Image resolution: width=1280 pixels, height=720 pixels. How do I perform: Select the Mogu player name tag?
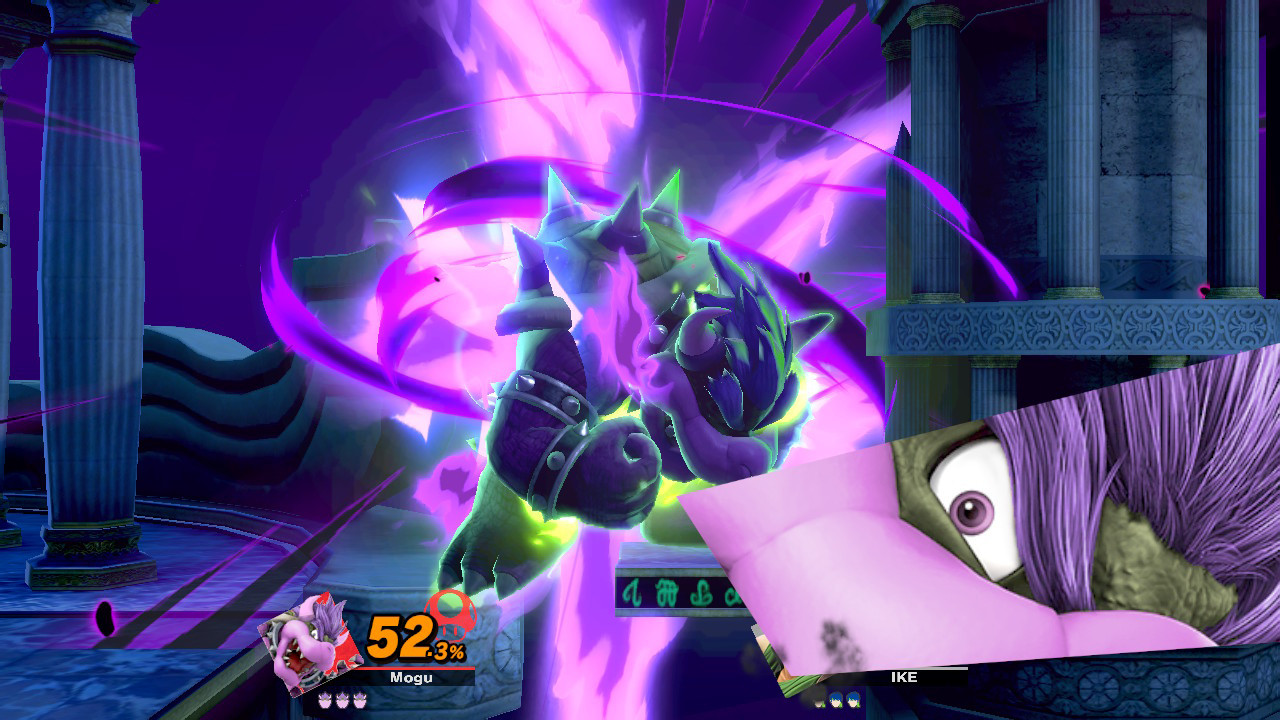click(x=410, y=678)
